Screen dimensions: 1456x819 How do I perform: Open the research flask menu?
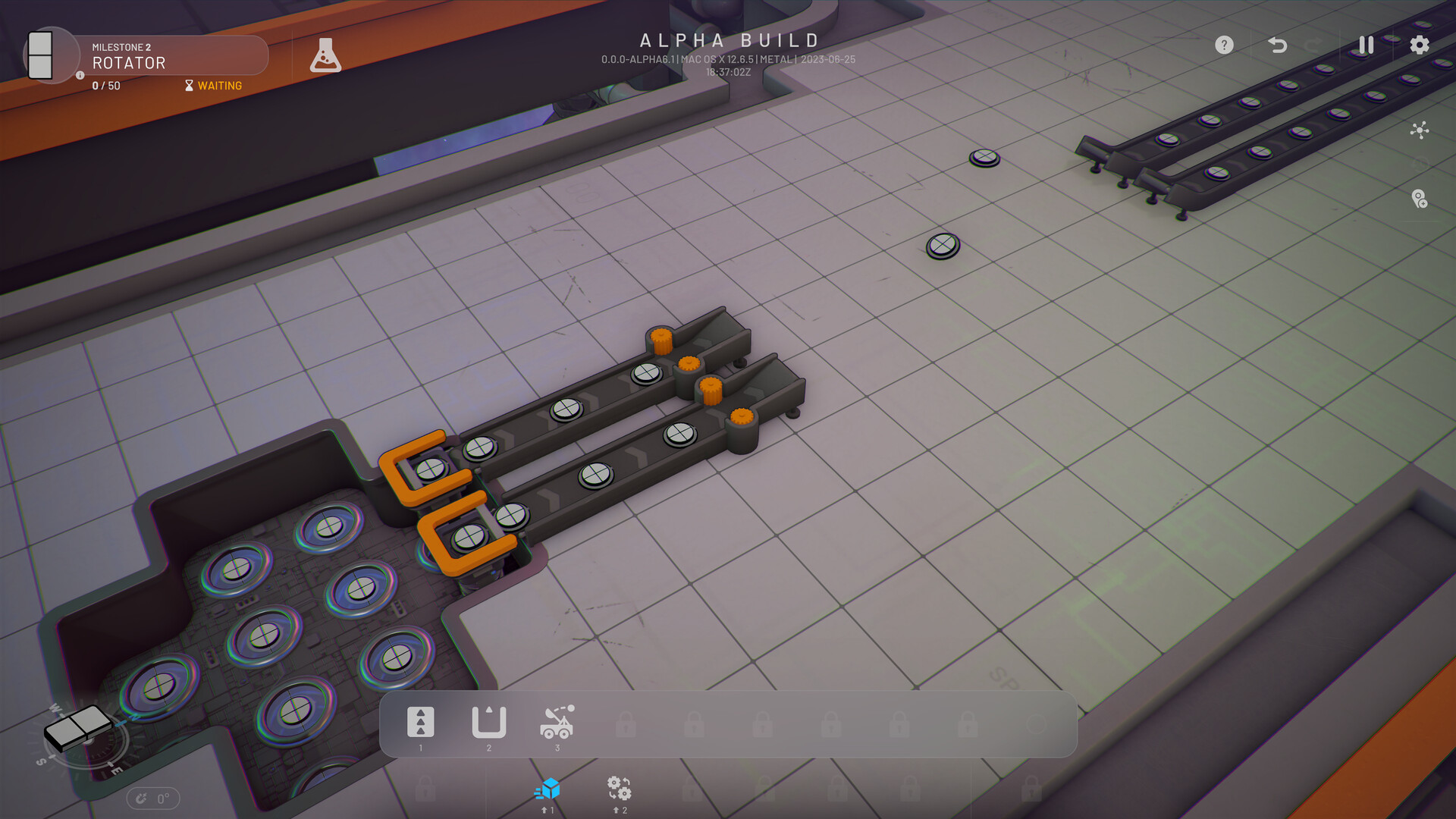327,54
